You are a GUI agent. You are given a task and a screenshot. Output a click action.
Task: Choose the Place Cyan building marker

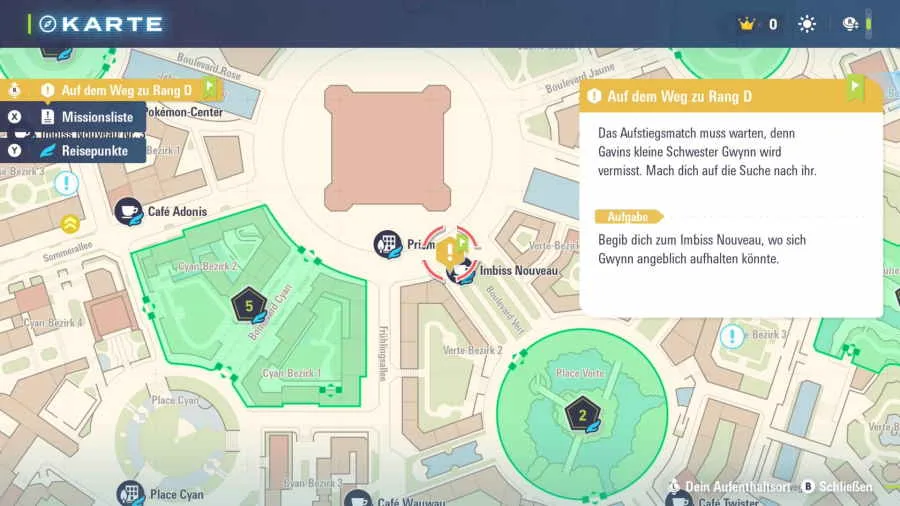pyautogui.click(x=129, y=493)
